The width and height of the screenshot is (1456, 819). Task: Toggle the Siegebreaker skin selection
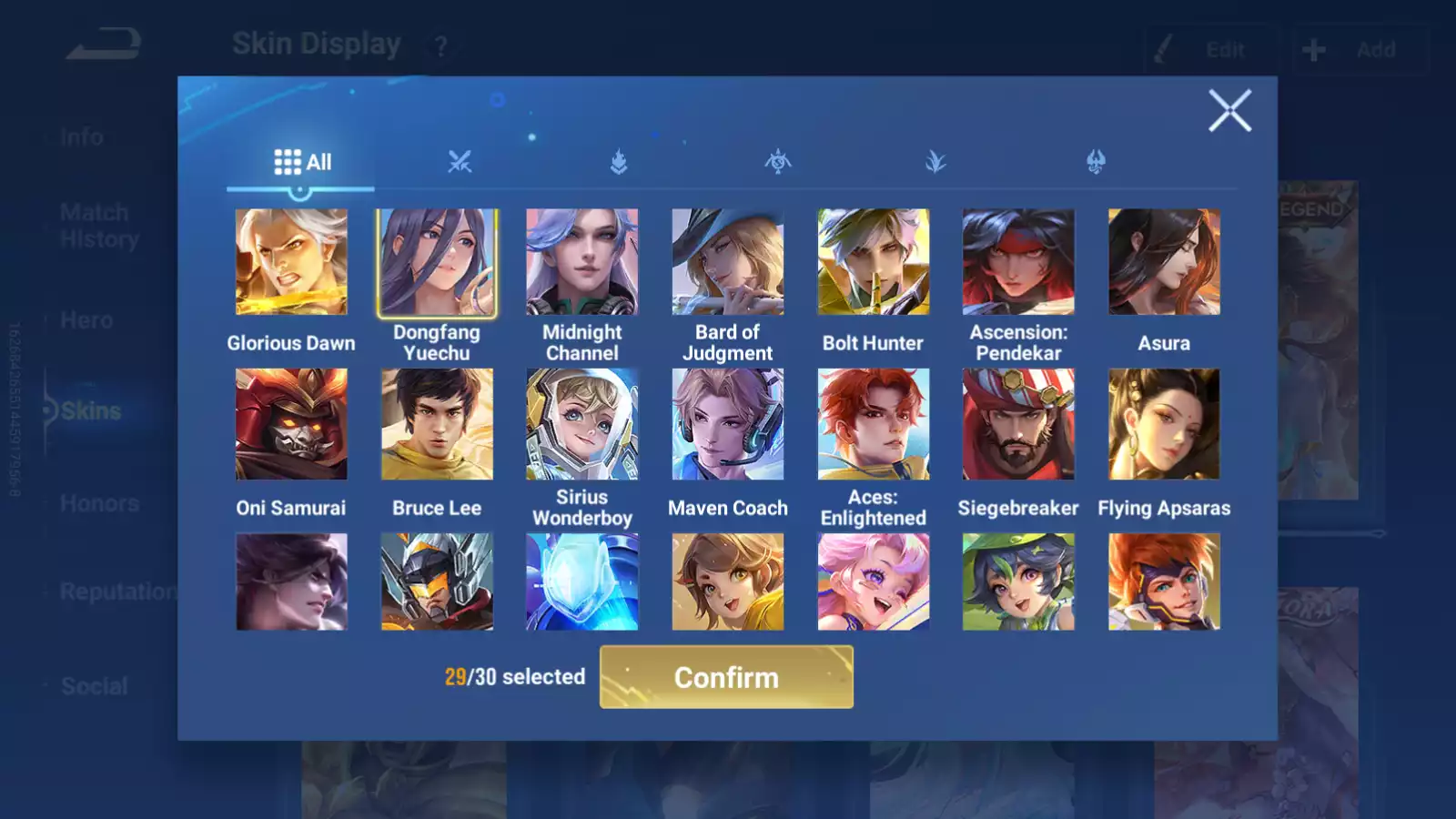1018,423
